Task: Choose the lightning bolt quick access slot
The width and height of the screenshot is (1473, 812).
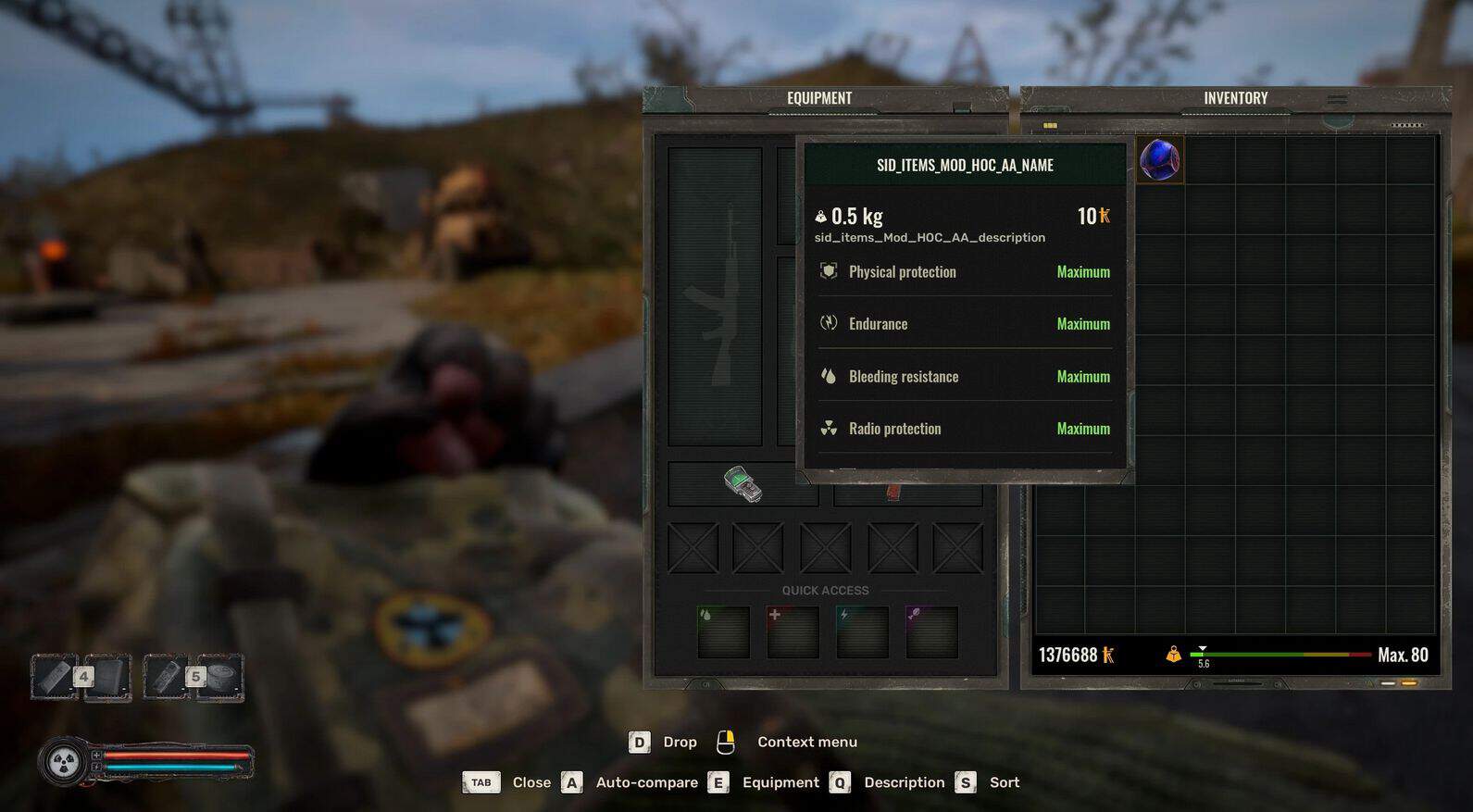Action: (862, 631)
